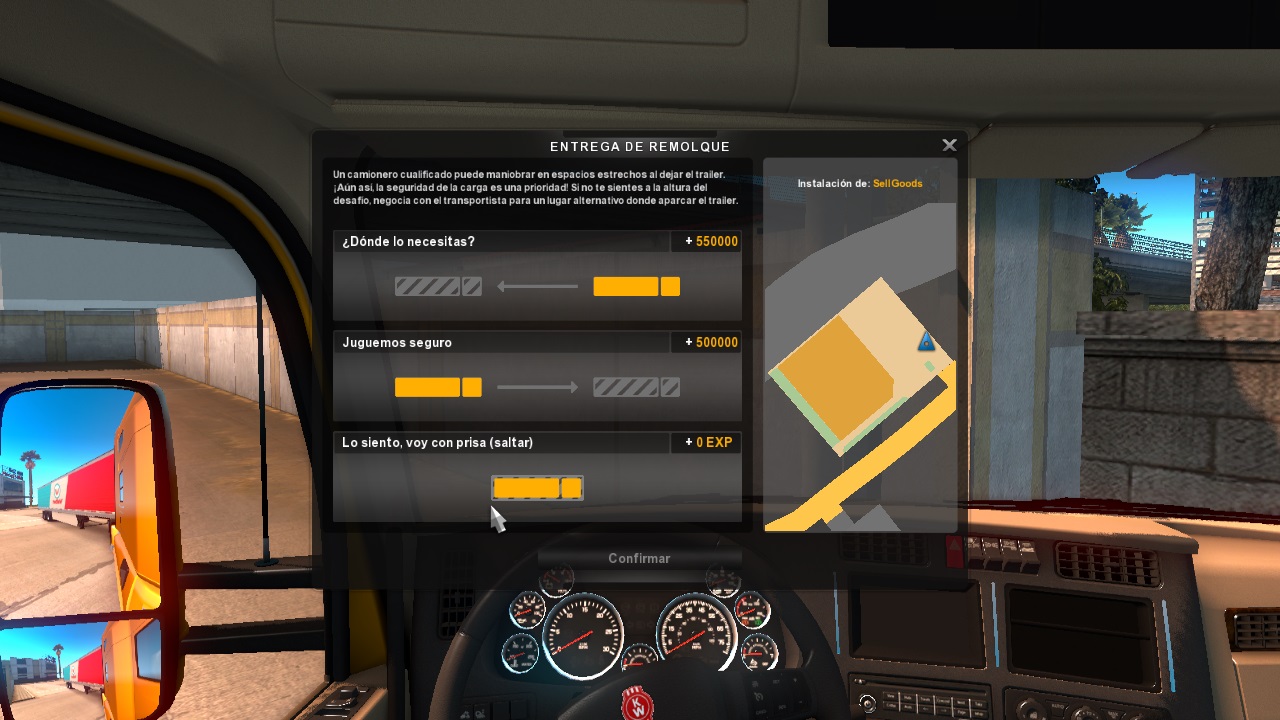Click the right-pointing arrow in 'Juguemos seguro'
Image resolution: width=1280 pixels, height=720 pixels.
pos(538,387)
